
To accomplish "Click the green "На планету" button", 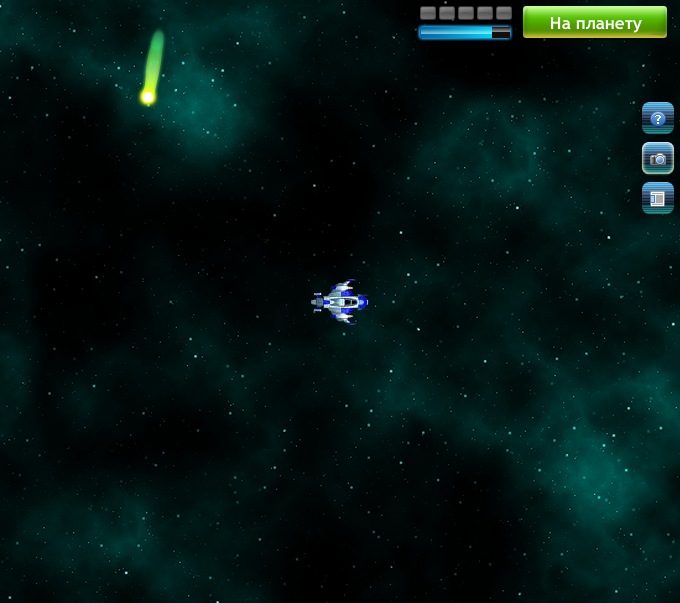I will (x=594, y=22).
